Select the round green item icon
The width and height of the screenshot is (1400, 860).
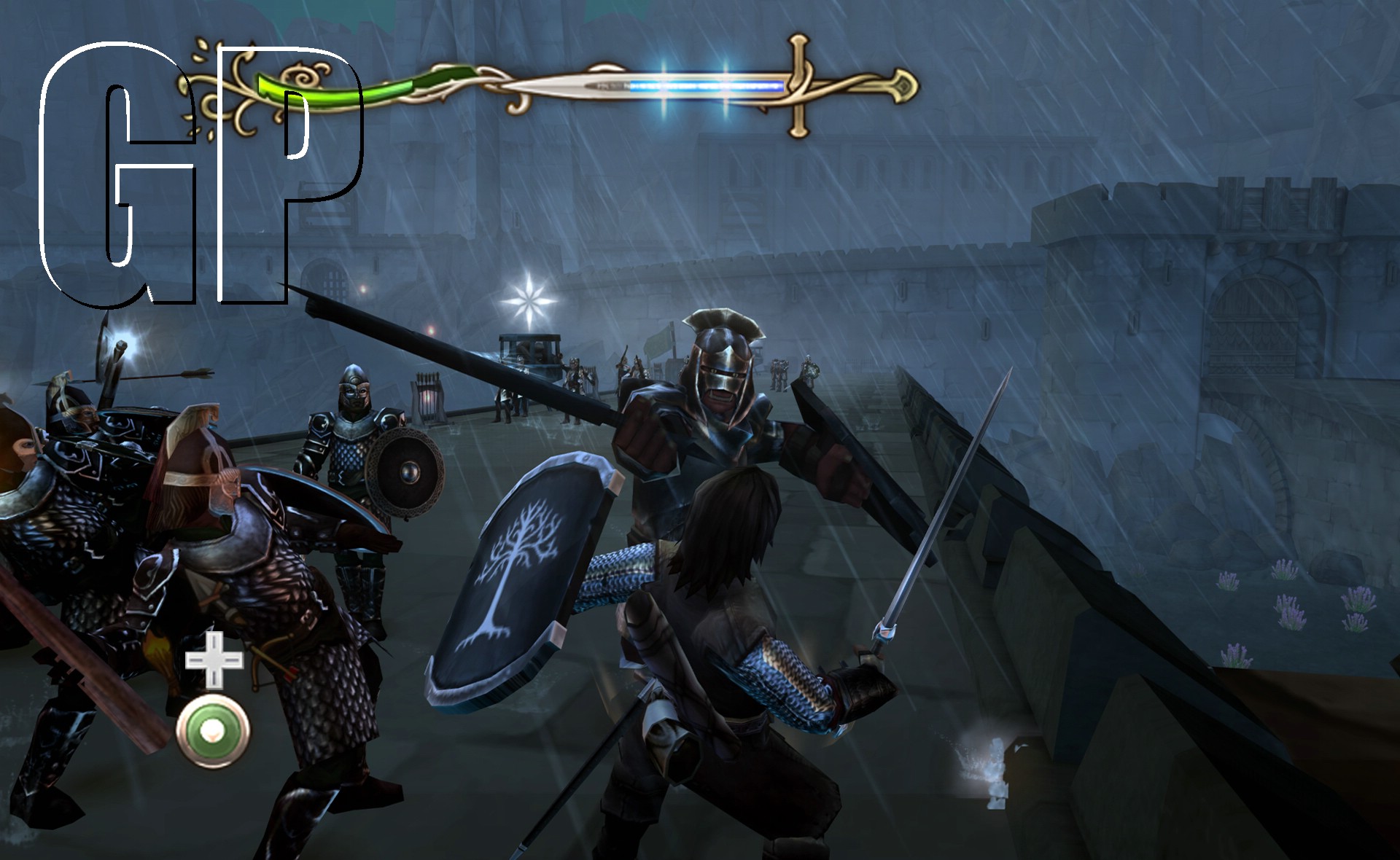pyautogui.click(x=213, y=730)
